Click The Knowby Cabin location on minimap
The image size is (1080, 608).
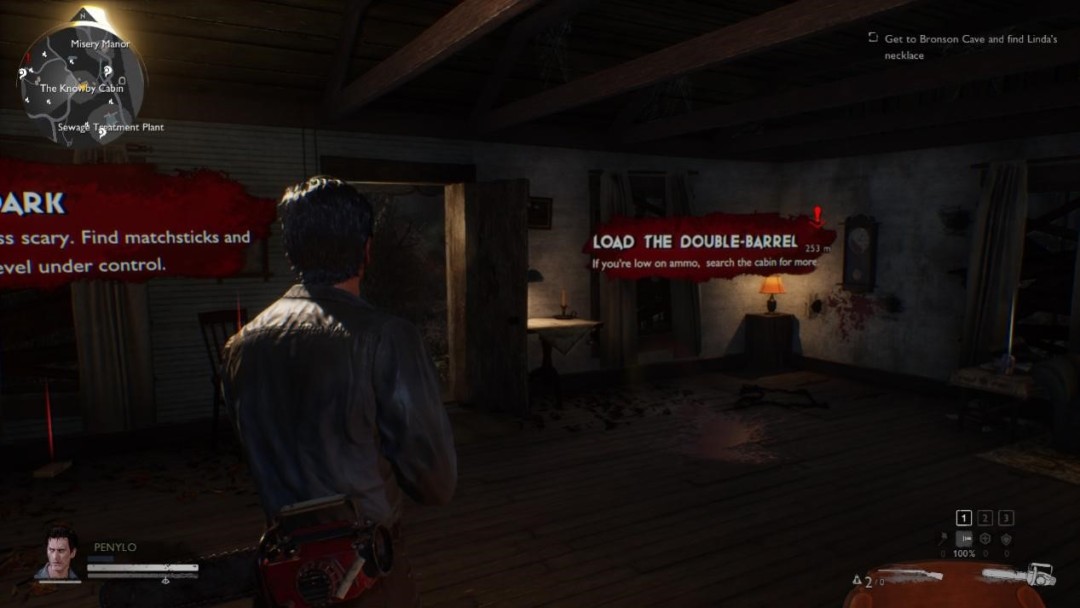pyautogui.click(x=81, y=88)
